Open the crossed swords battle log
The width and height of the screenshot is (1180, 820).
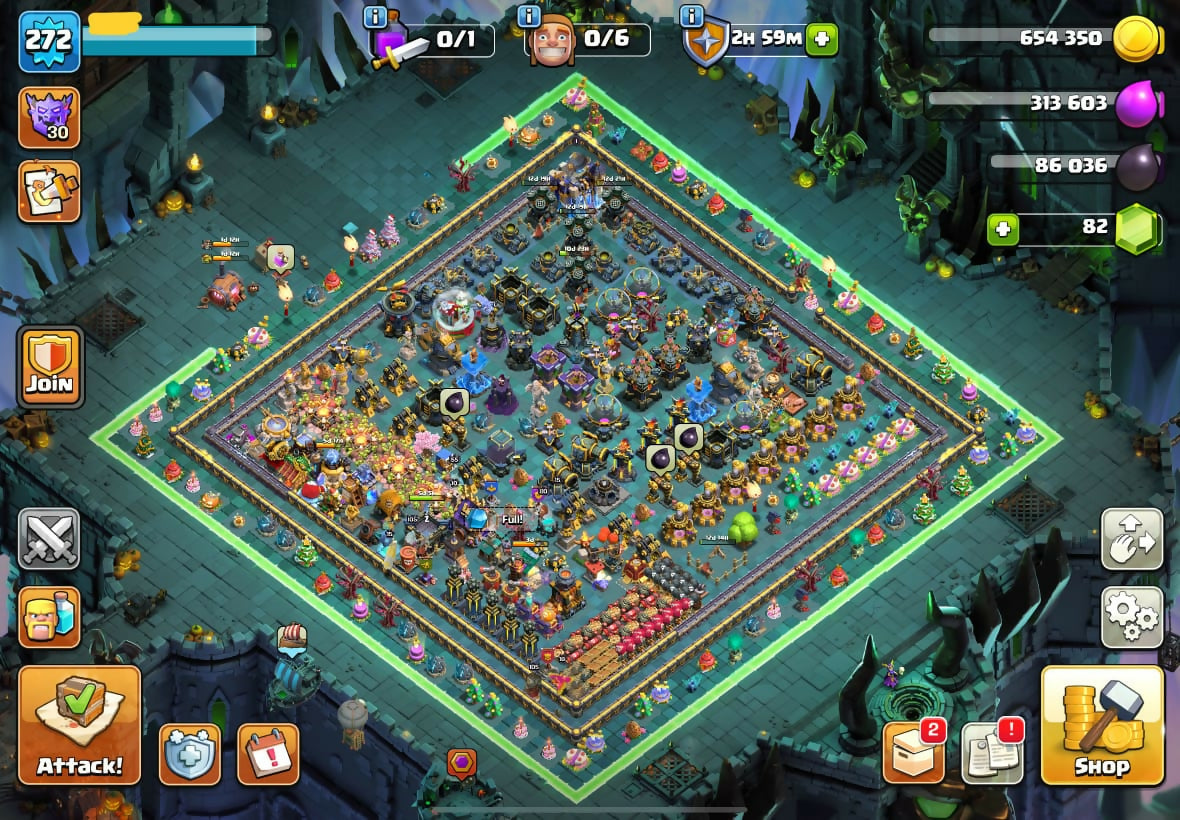(49, 540)
